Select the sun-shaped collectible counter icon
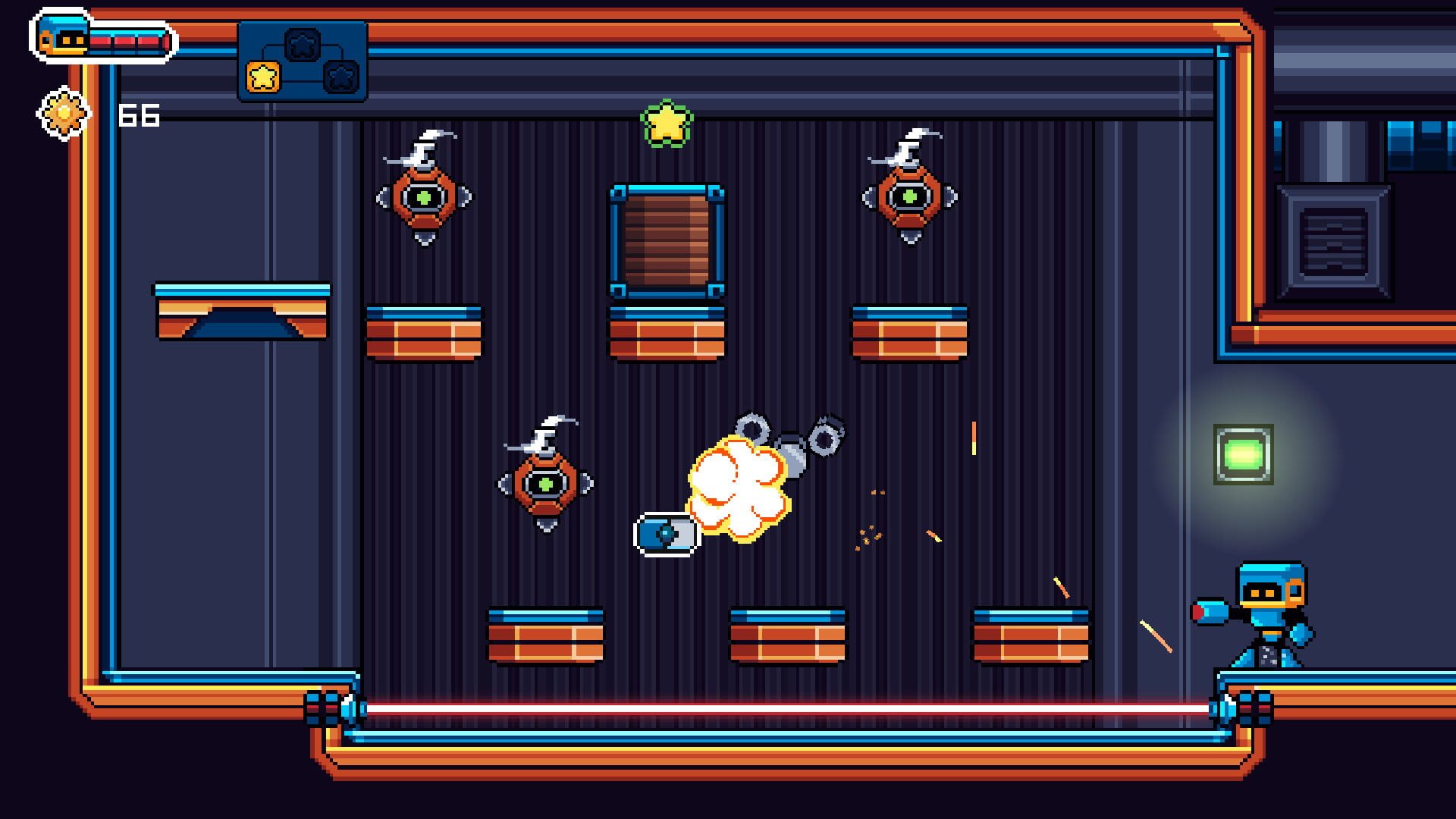The image size is (1456, 819). point(63,112)
